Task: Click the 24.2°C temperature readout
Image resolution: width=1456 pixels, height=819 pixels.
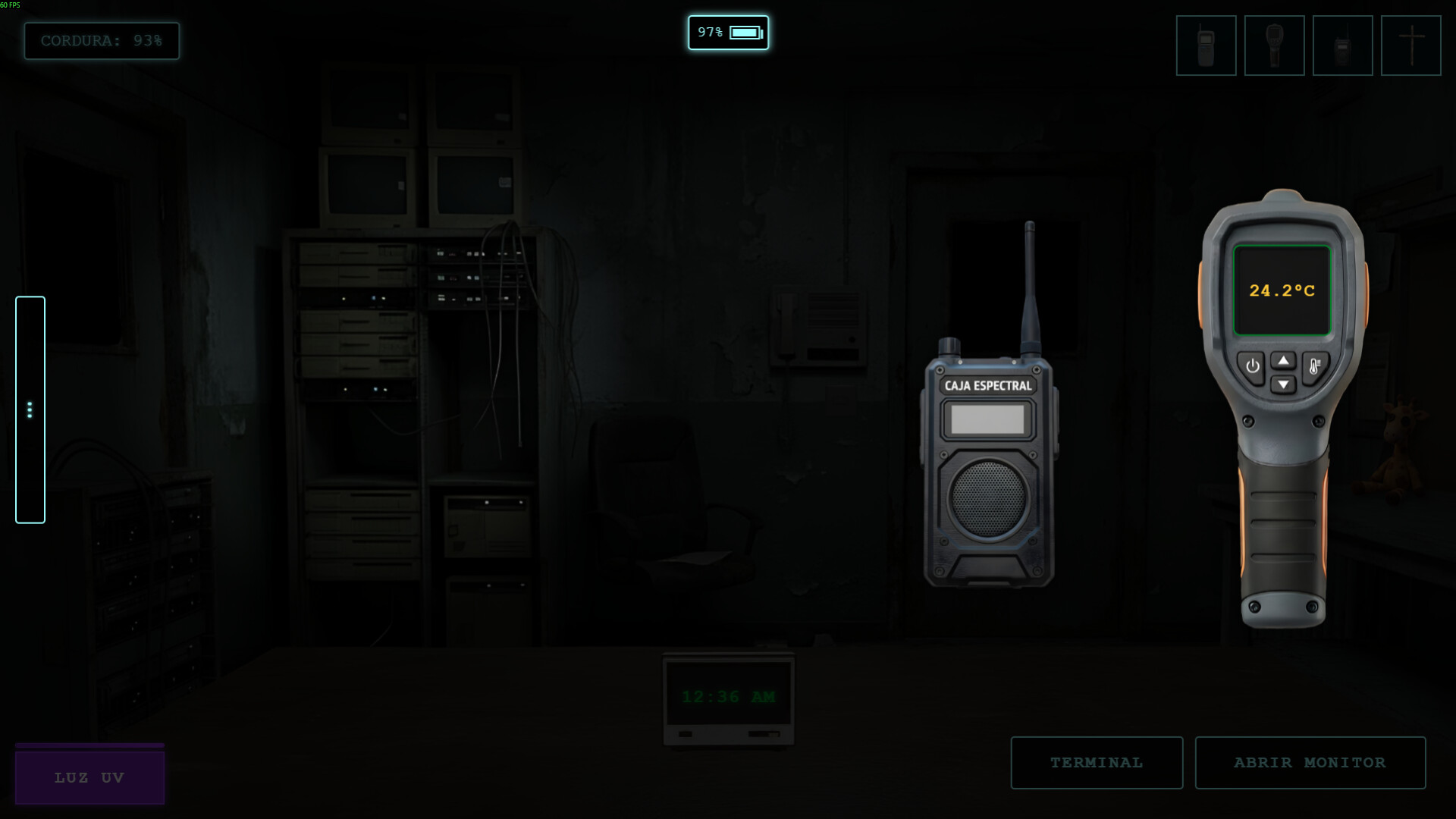Action: pos(1283,290)
